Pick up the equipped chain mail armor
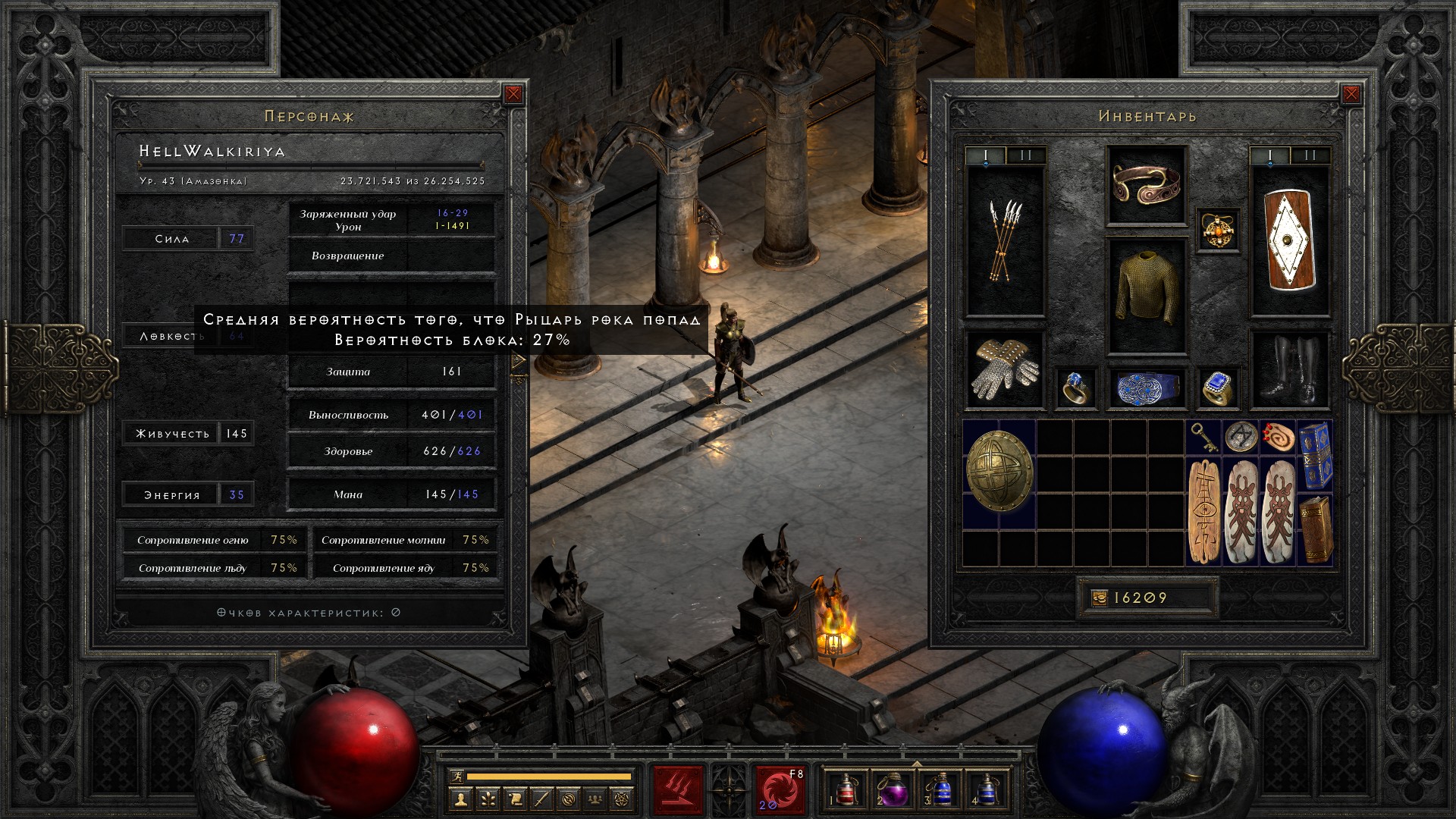Viewport: 1456px width, 819px height. pyautogui.click(x=1146, y=296)
